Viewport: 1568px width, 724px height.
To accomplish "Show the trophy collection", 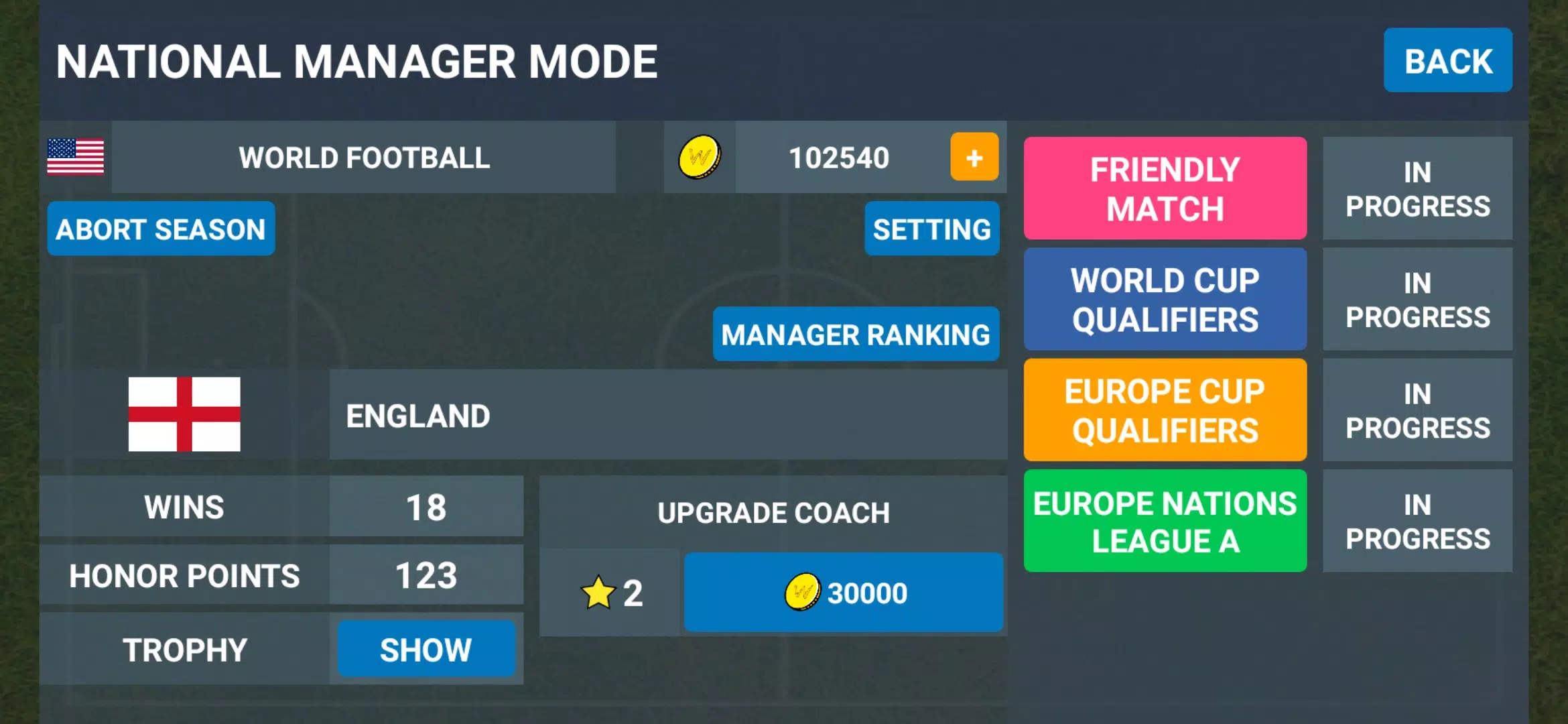I will (426, 649).
